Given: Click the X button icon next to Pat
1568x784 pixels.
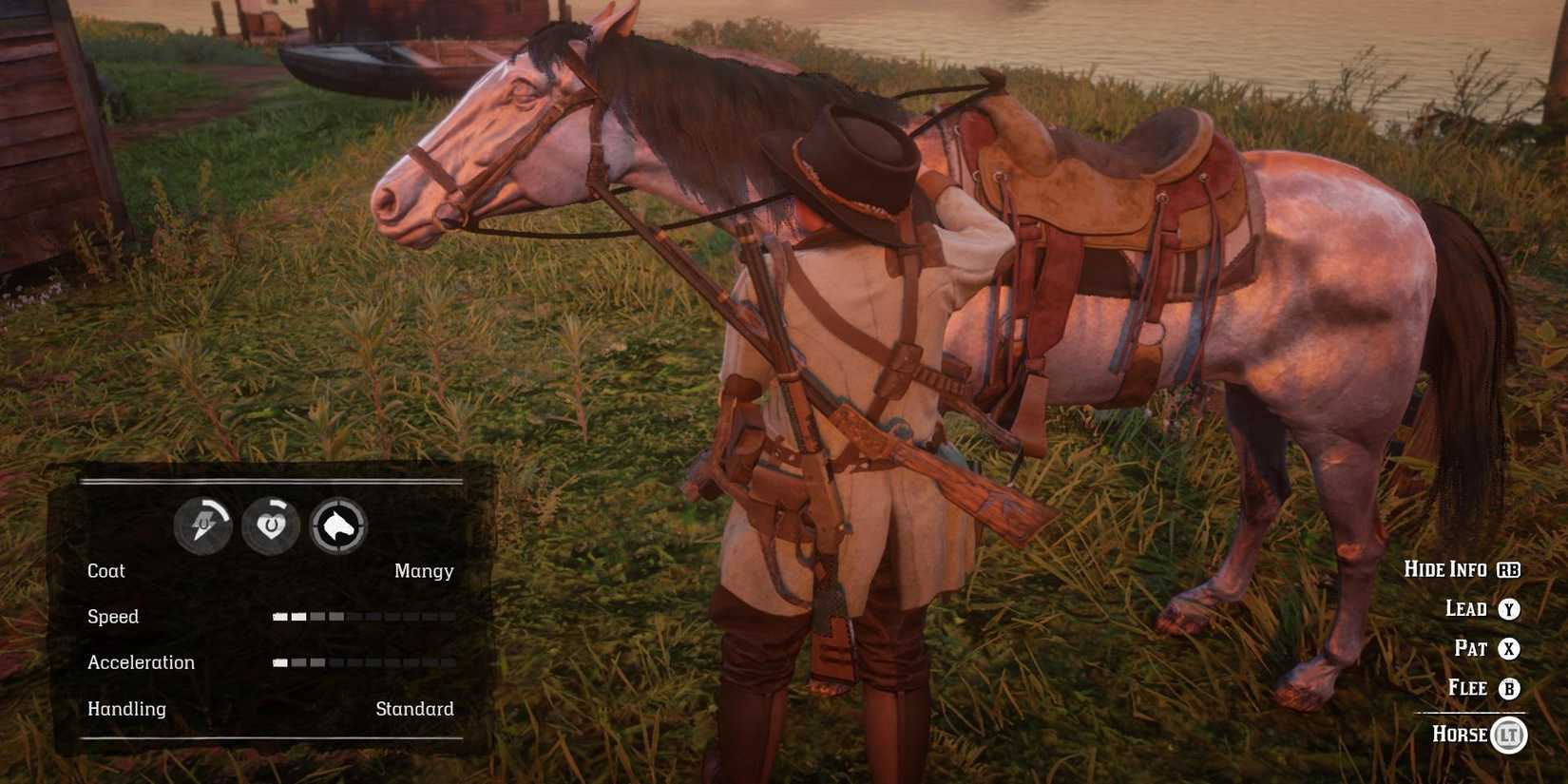Looking at the screenshot, I should tap(1509, 649).
